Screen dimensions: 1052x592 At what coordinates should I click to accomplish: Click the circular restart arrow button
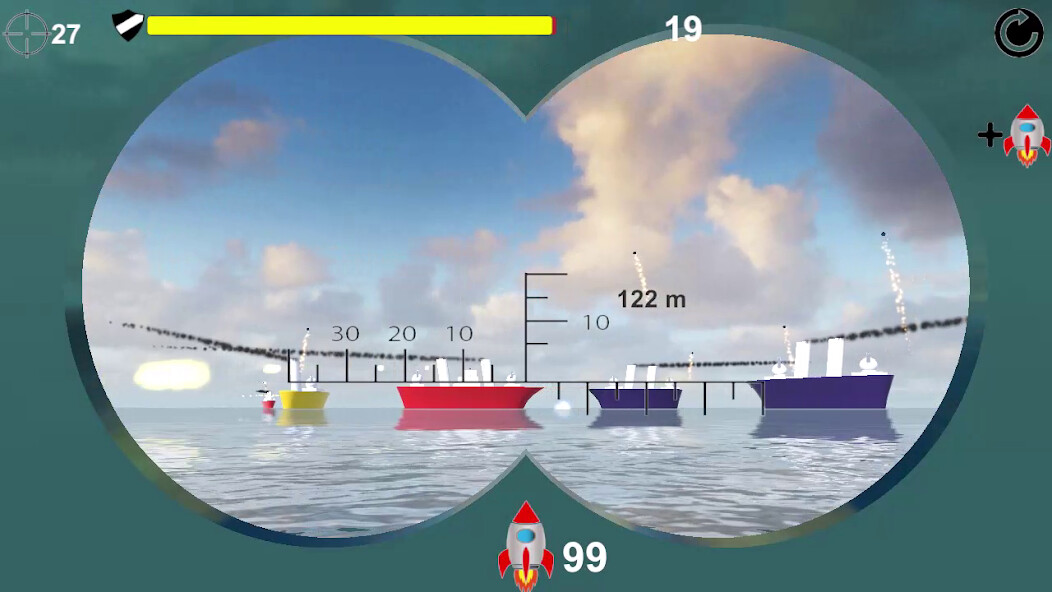[1018, 33]
